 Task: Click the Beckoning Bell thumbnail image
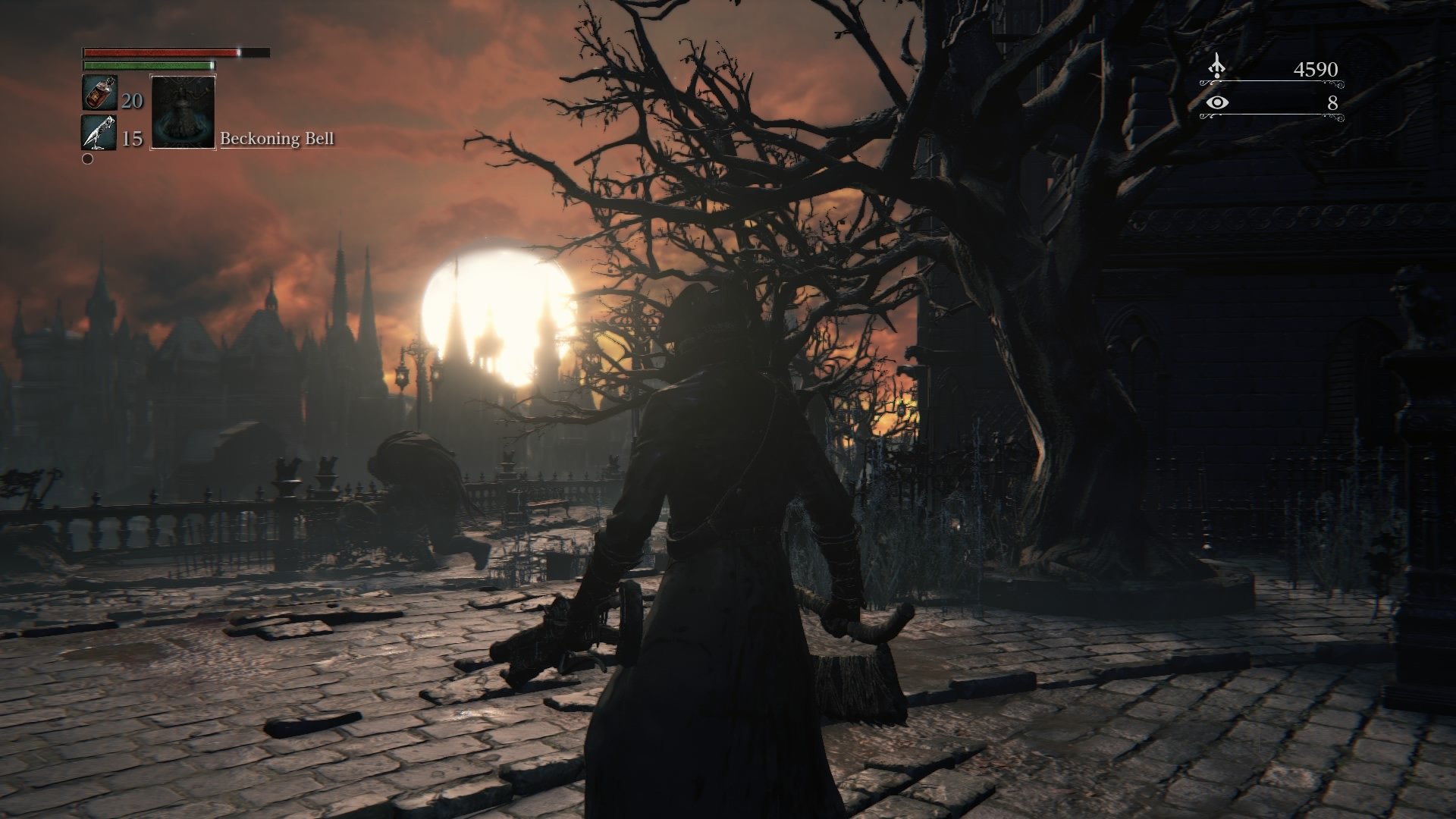183,114
